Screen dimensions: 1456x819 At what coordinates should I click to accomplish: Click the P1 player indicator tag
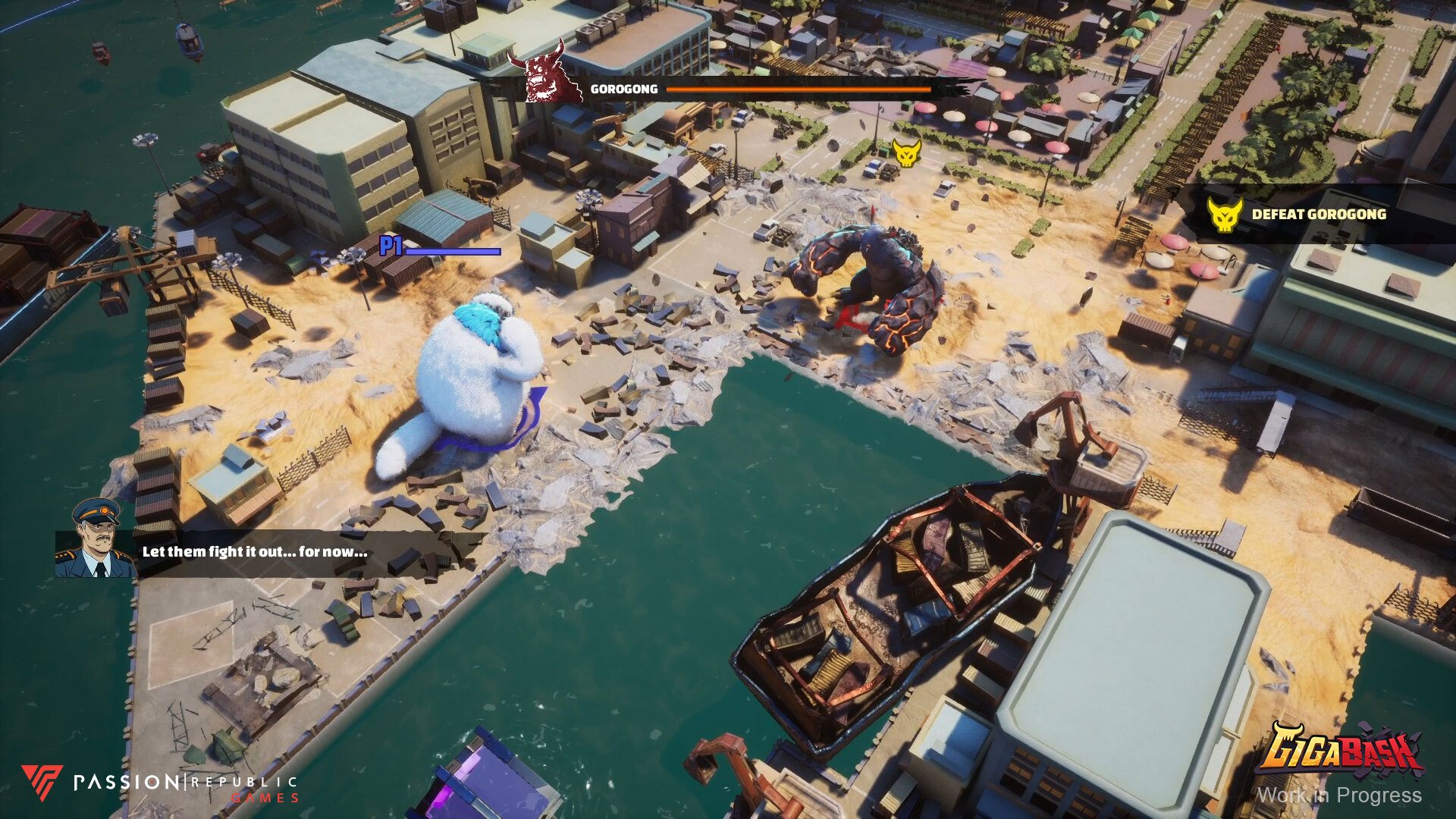tap(390, 245)
